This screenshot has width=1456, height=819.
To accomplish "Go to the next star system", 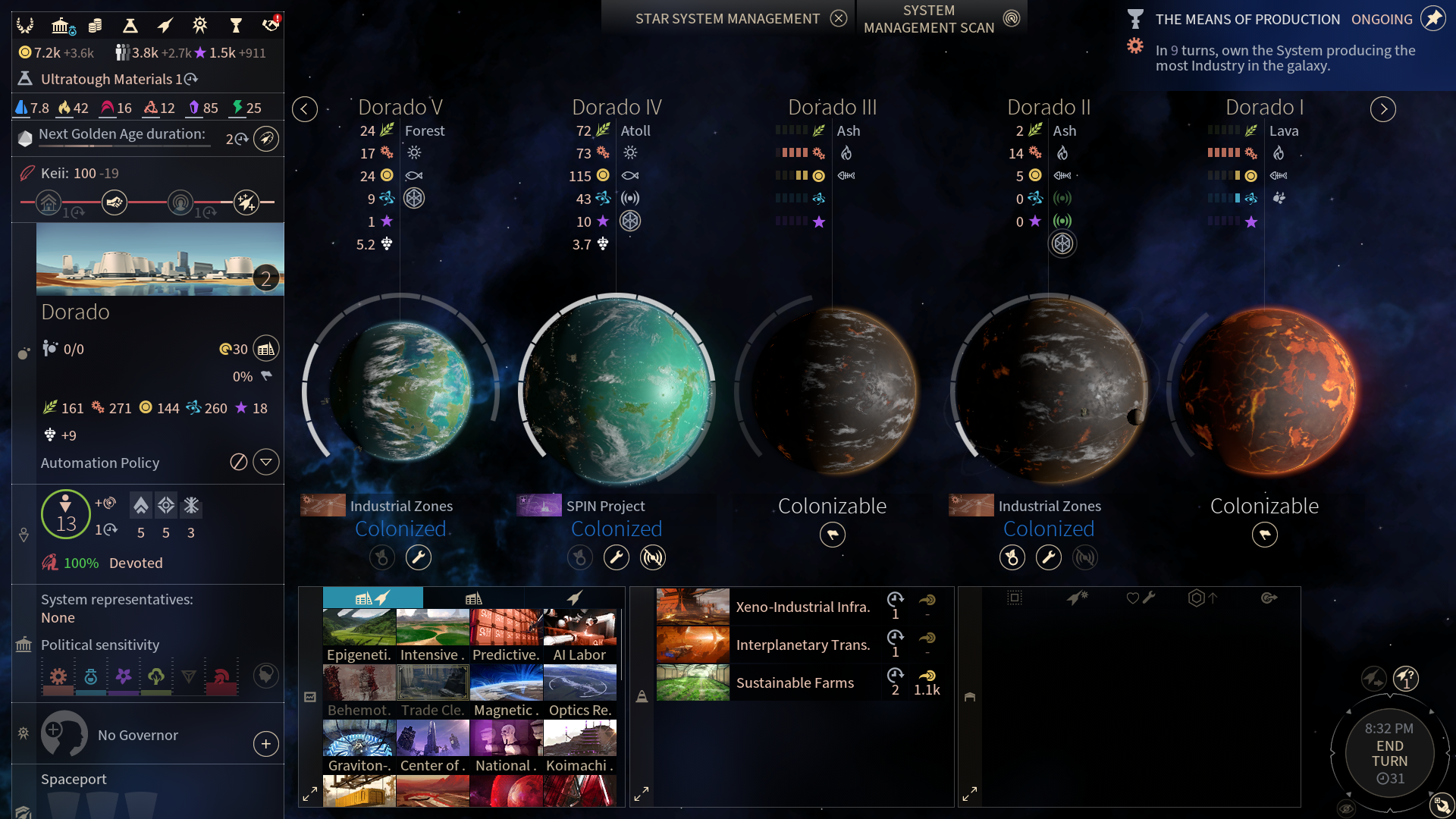I will coord(1383,109).
